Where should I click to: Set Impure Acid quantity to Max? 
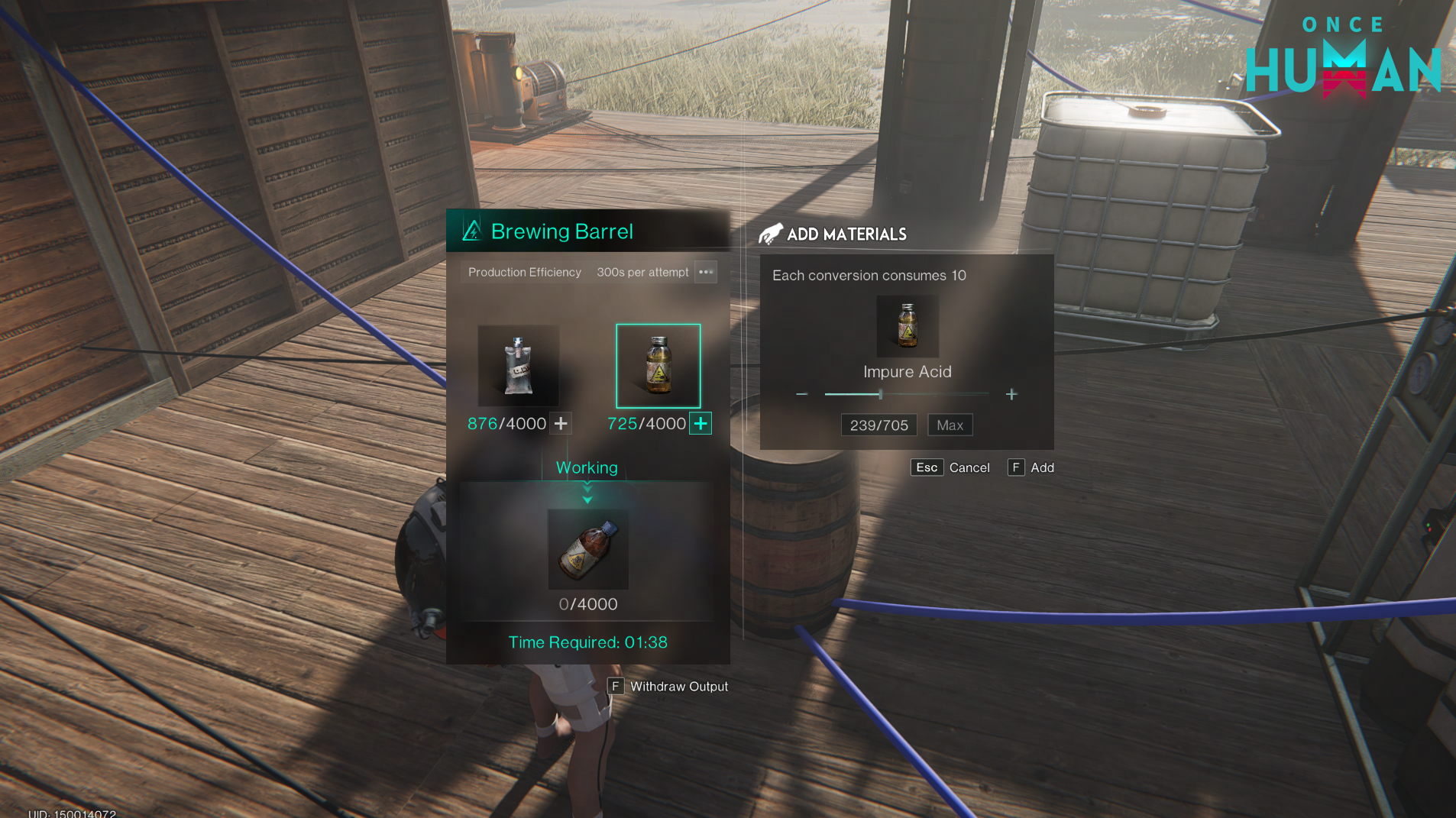950,425
